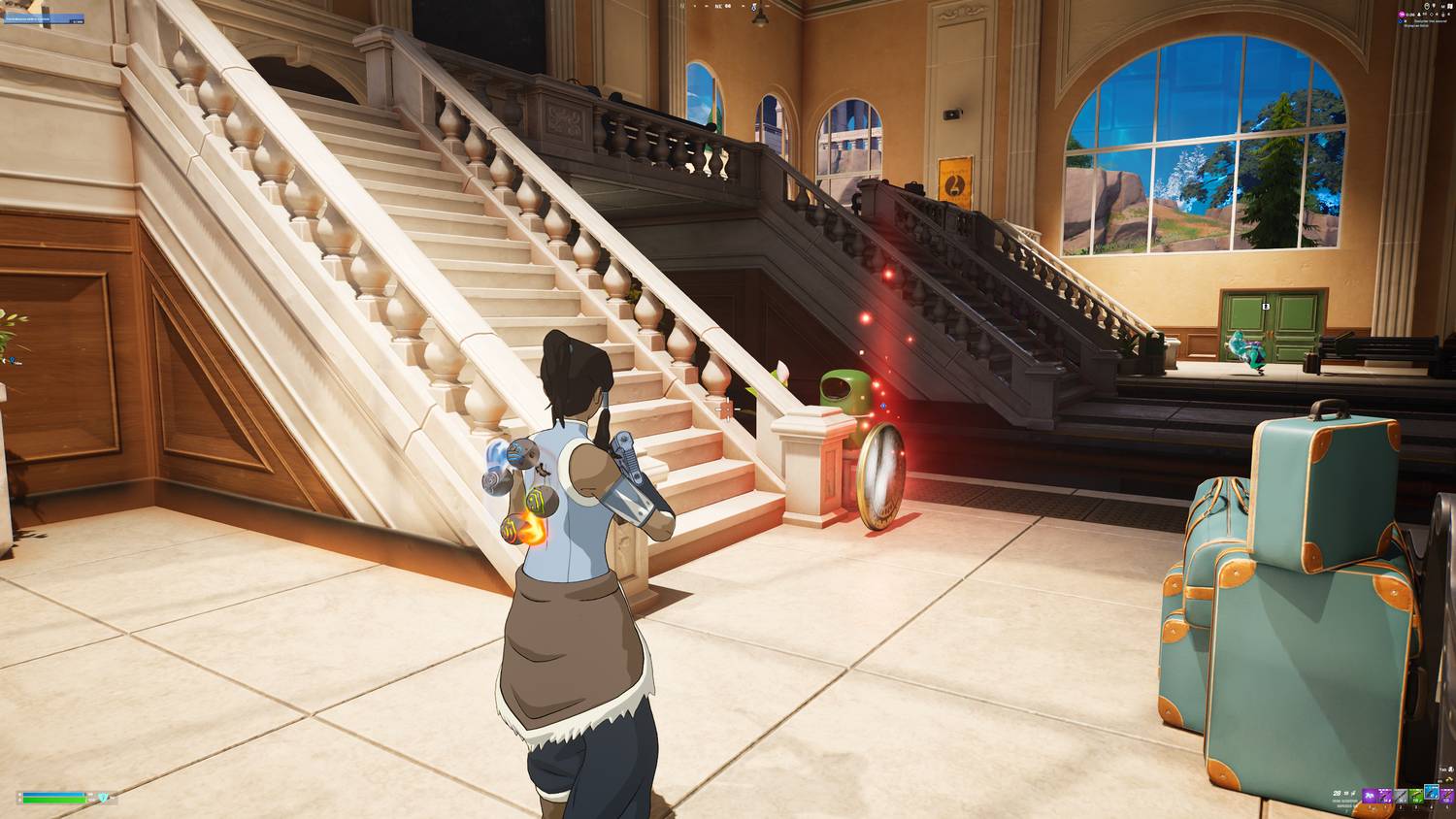1456x819 pixels.
Task: Select the gray rarity weapon slot
Action: (1402, 796)
